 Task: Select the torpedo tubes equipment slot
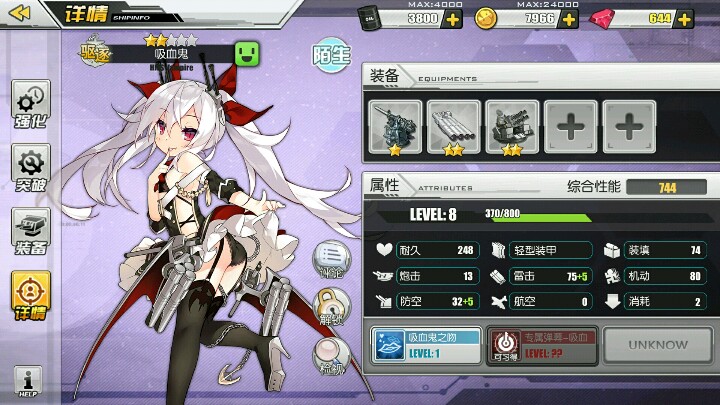453,126
